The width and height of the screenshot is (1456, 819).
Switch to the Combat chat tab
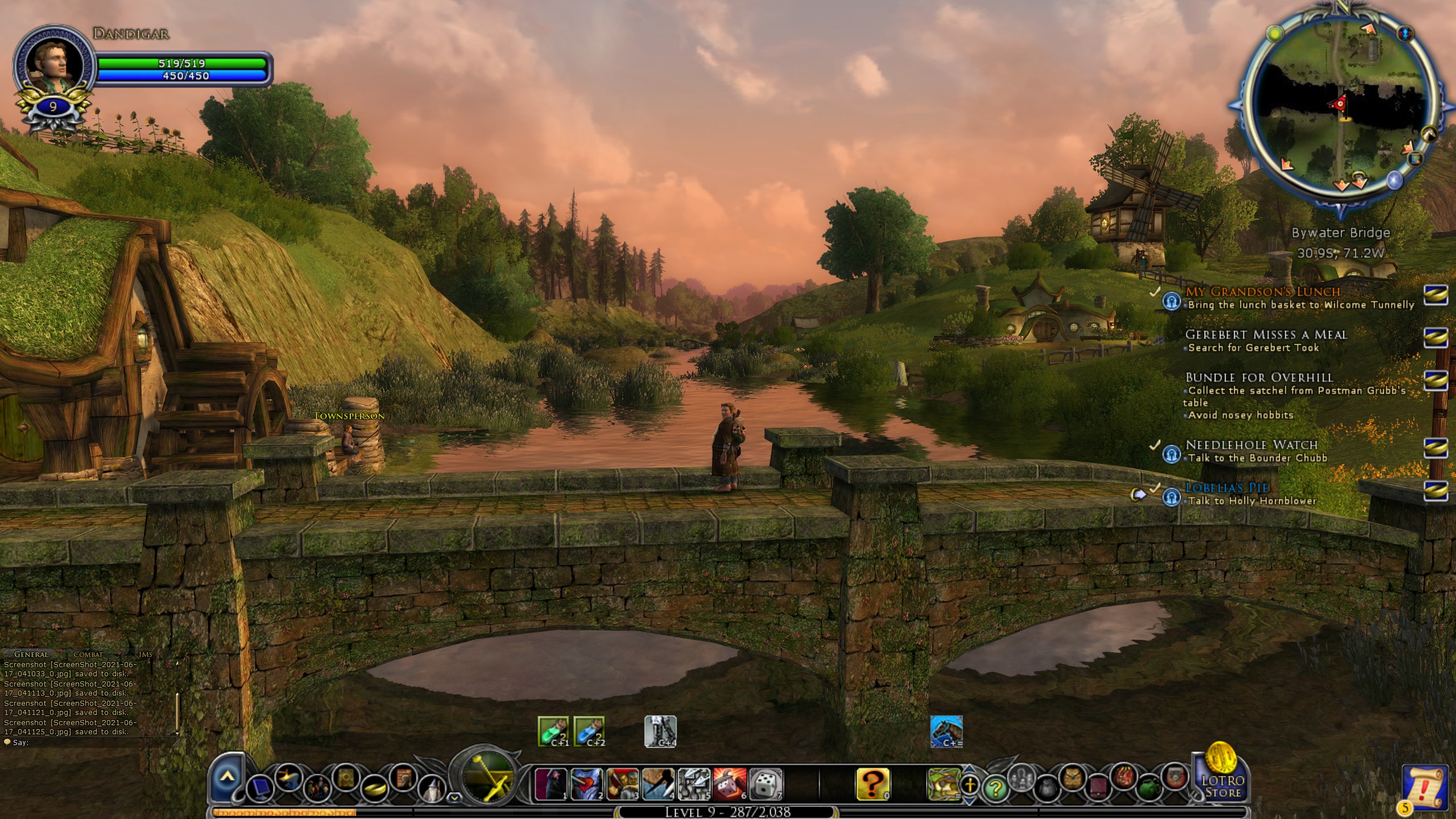tap(88, 655)
